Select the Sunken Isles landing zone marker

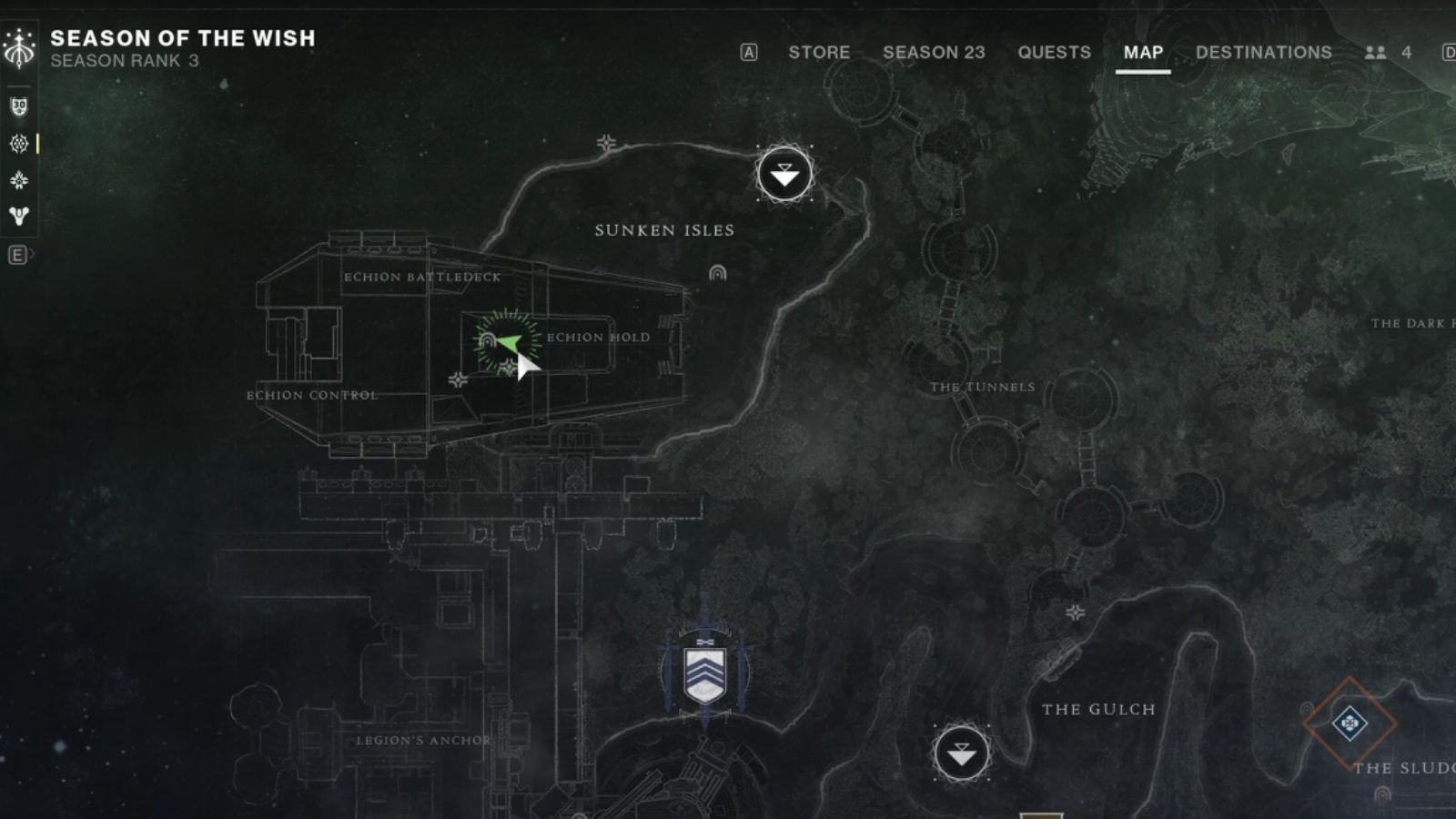(784, 174)
